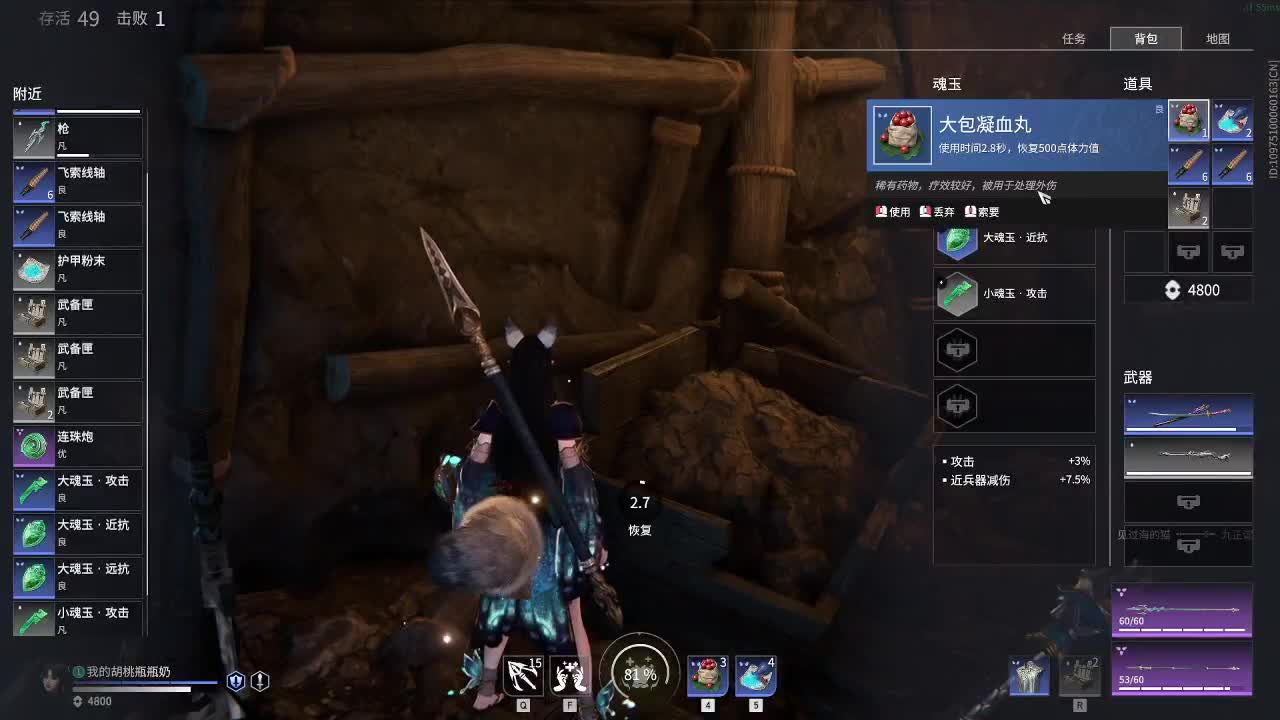Switch to the 任务 tab

(1074, 39)
